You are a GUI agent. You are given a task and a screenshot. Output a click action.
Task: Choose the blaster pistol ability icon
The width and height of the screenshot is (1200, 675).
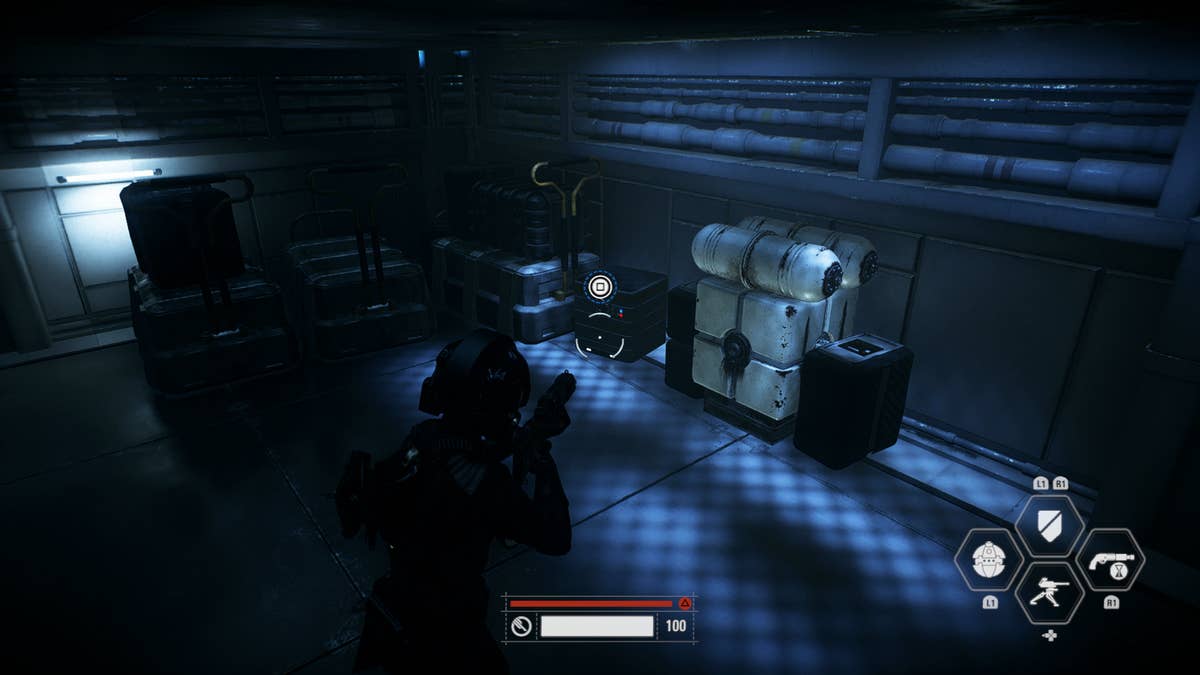(x=1110, y=559)
